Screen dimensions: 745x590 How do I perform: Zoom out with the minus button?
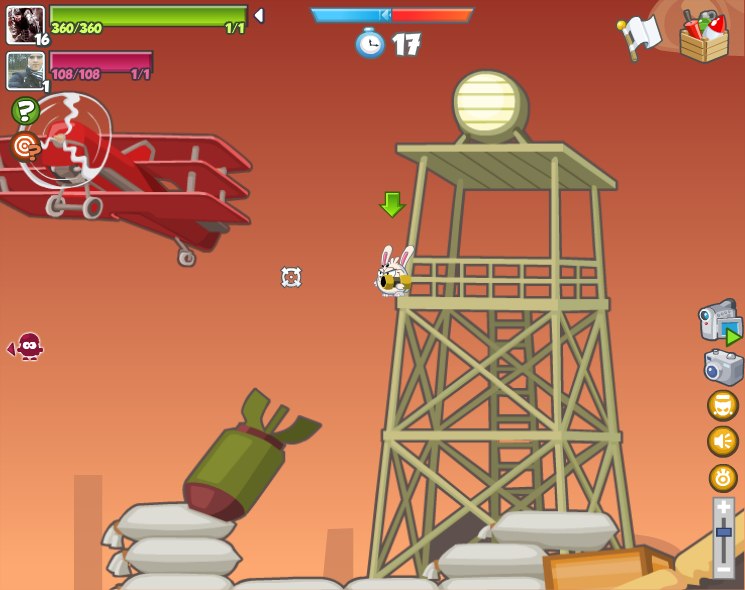click(723, 569)
